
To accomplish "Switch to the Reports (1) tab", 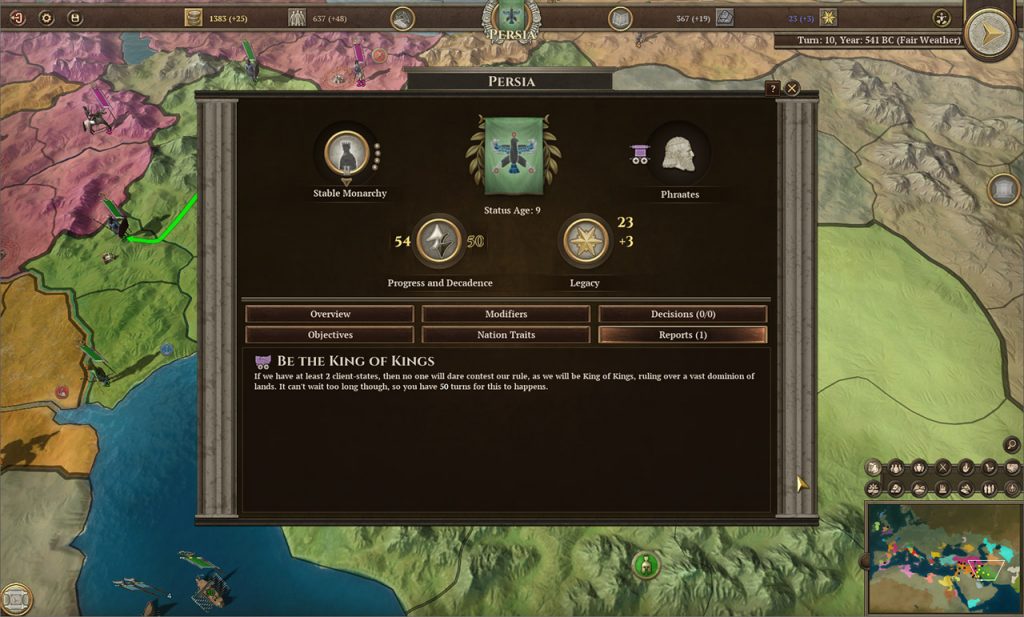I will coord(683,335).
